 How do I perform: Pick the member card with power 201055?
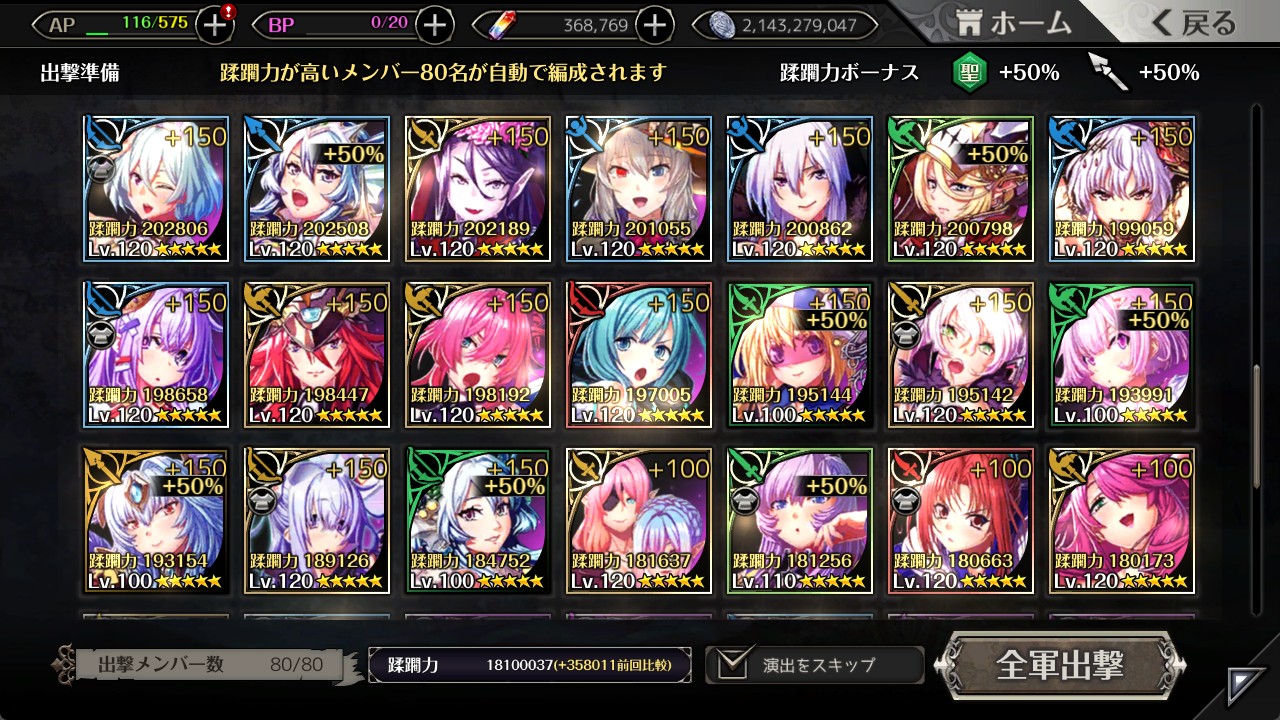(x=639, y=189)
